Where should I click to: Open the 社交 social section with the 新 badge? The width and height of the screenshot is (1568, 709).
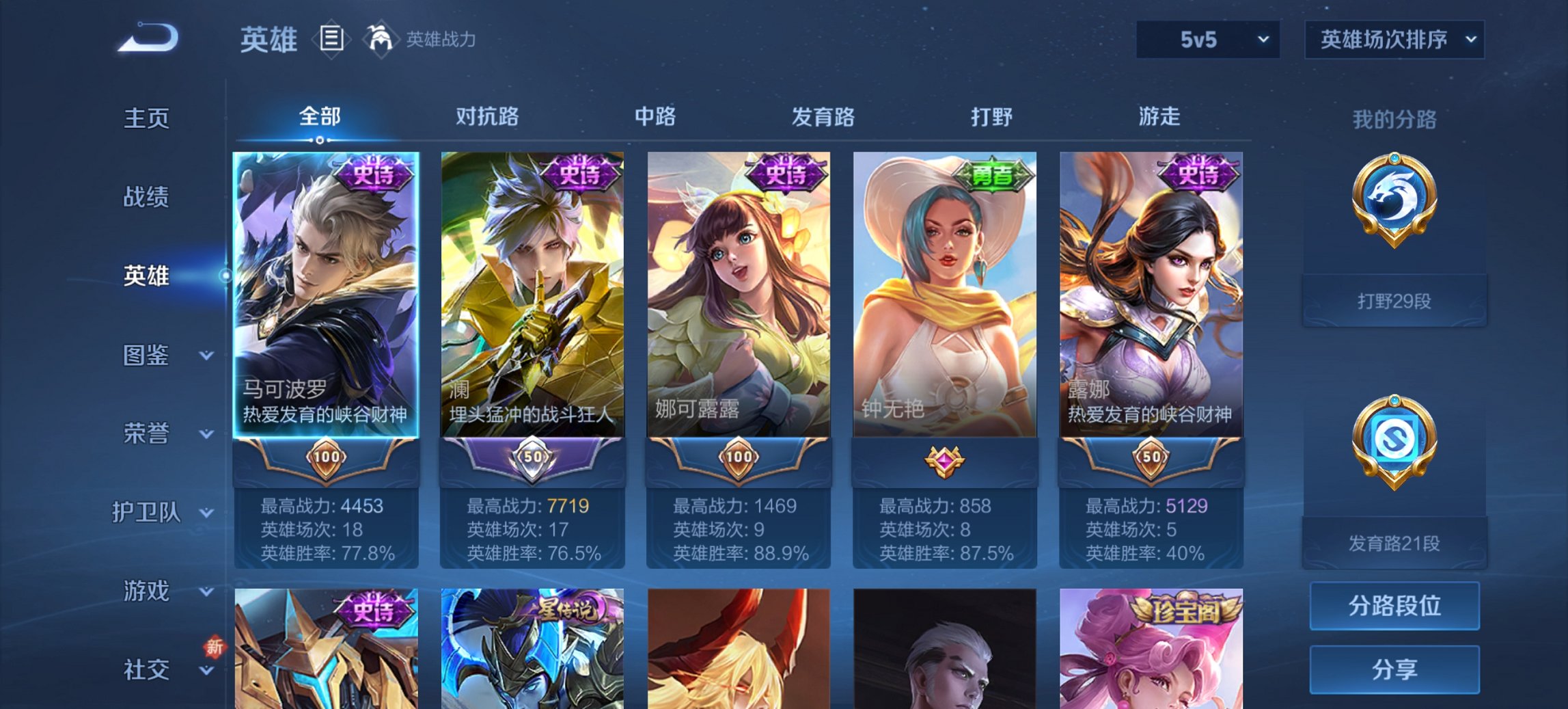pos(146,669)
